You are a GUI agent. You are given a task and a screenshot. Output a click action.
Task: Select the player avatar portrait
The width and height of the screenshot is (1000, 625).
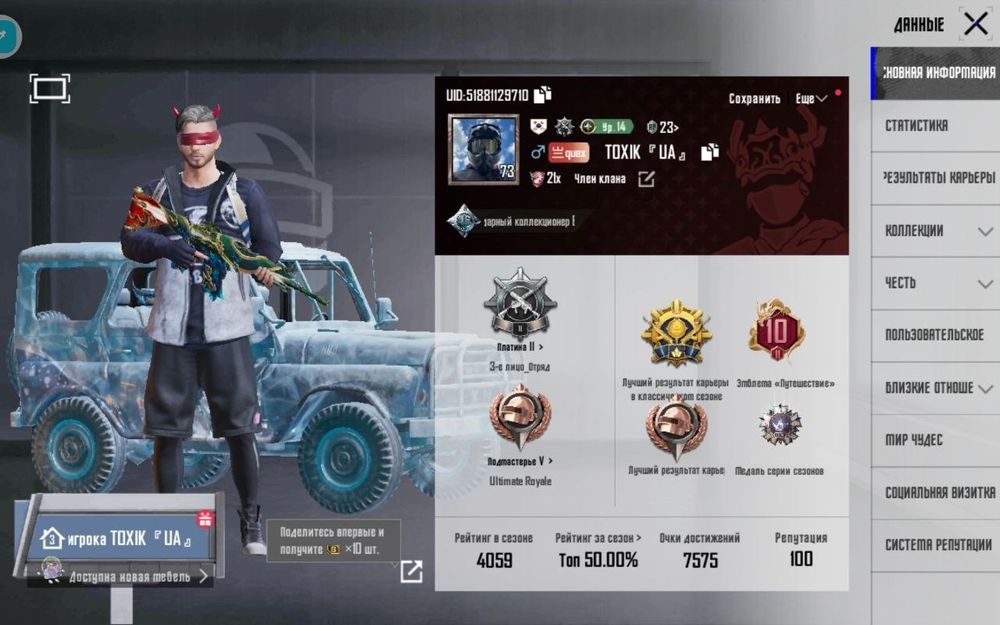(483, 149)
